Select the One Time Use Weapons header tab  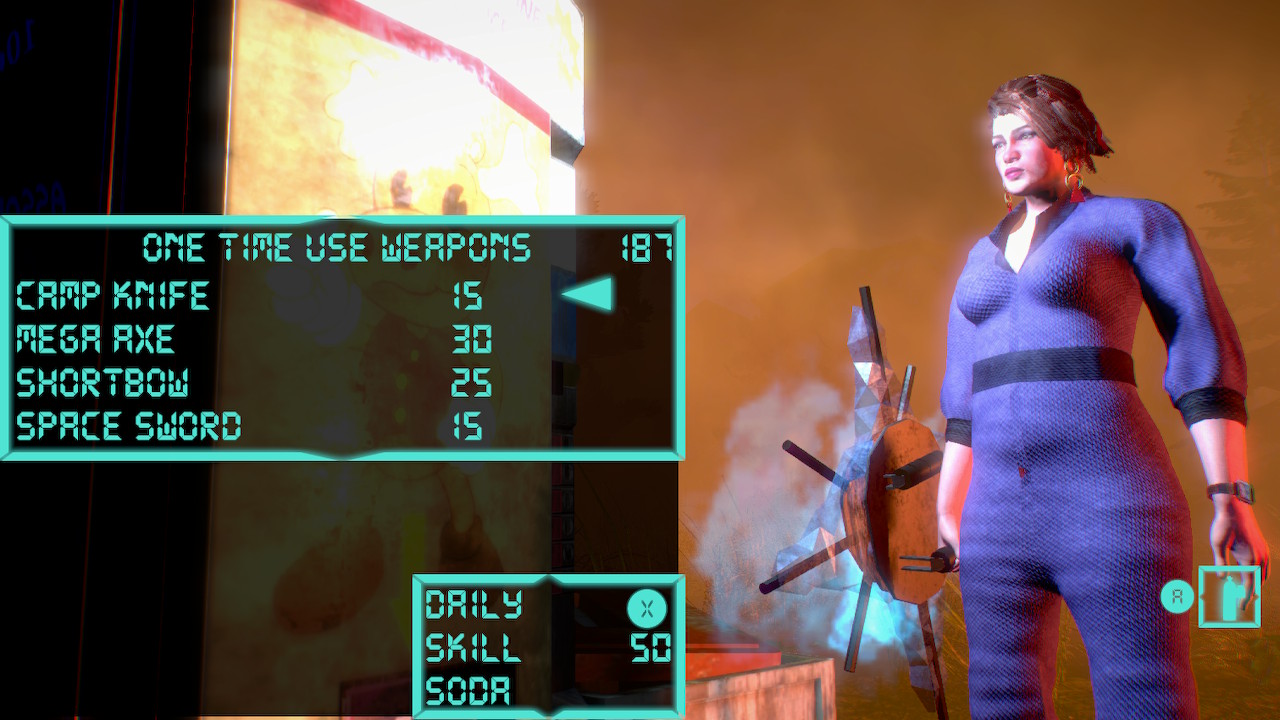click(340, 247)
